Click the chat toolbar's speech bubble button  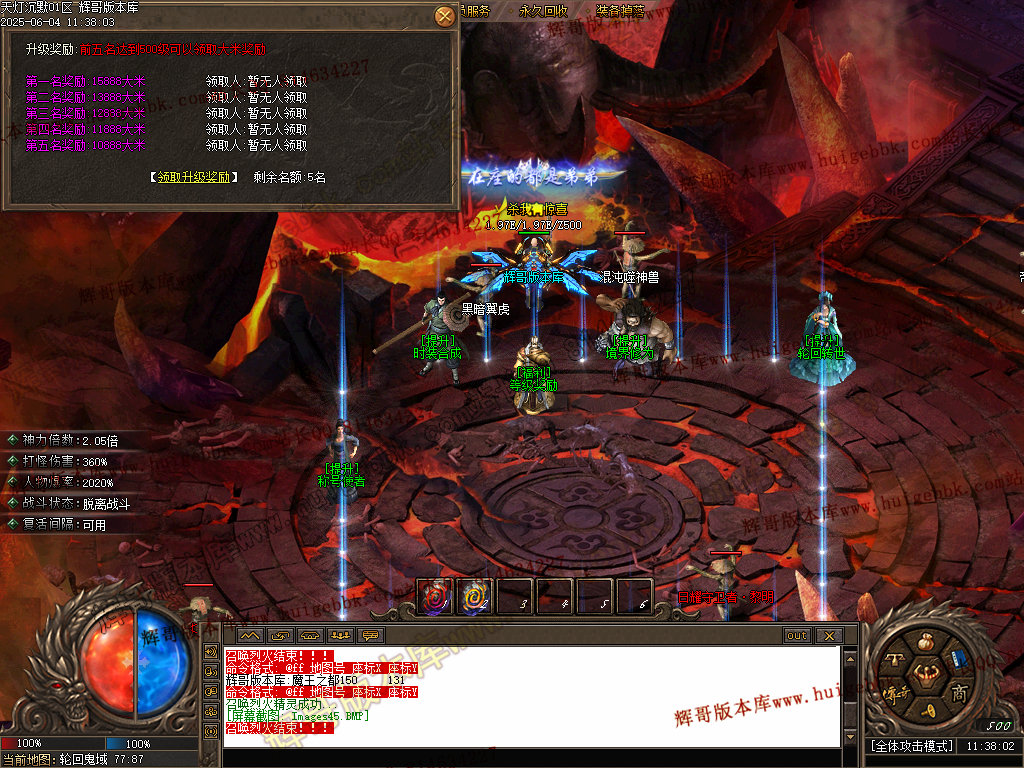(371, 636)
